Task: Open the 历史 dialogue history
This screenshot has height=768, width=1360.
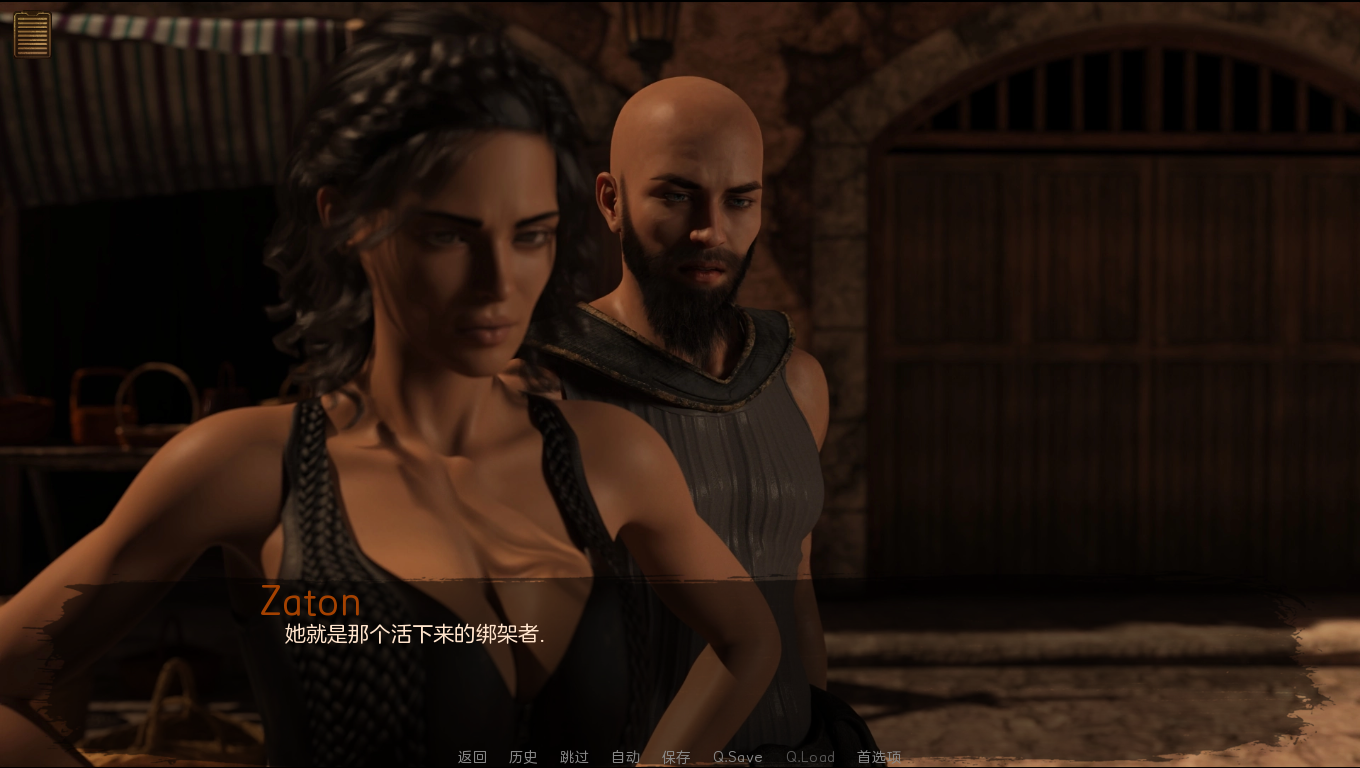Action: point(523,757)
